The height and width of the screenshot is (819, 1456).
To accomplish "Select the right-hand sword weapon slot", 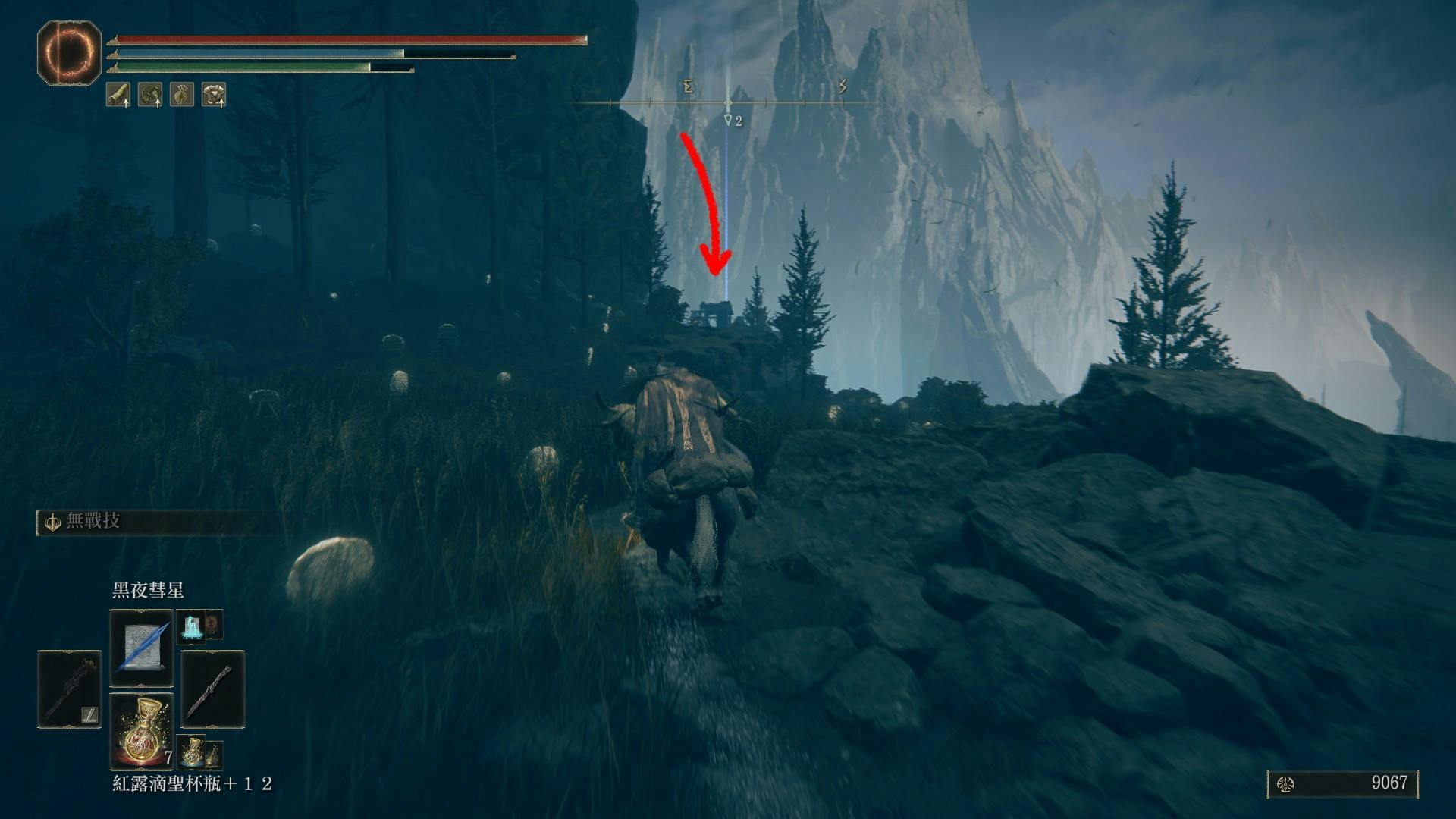I will pos(212,689).
